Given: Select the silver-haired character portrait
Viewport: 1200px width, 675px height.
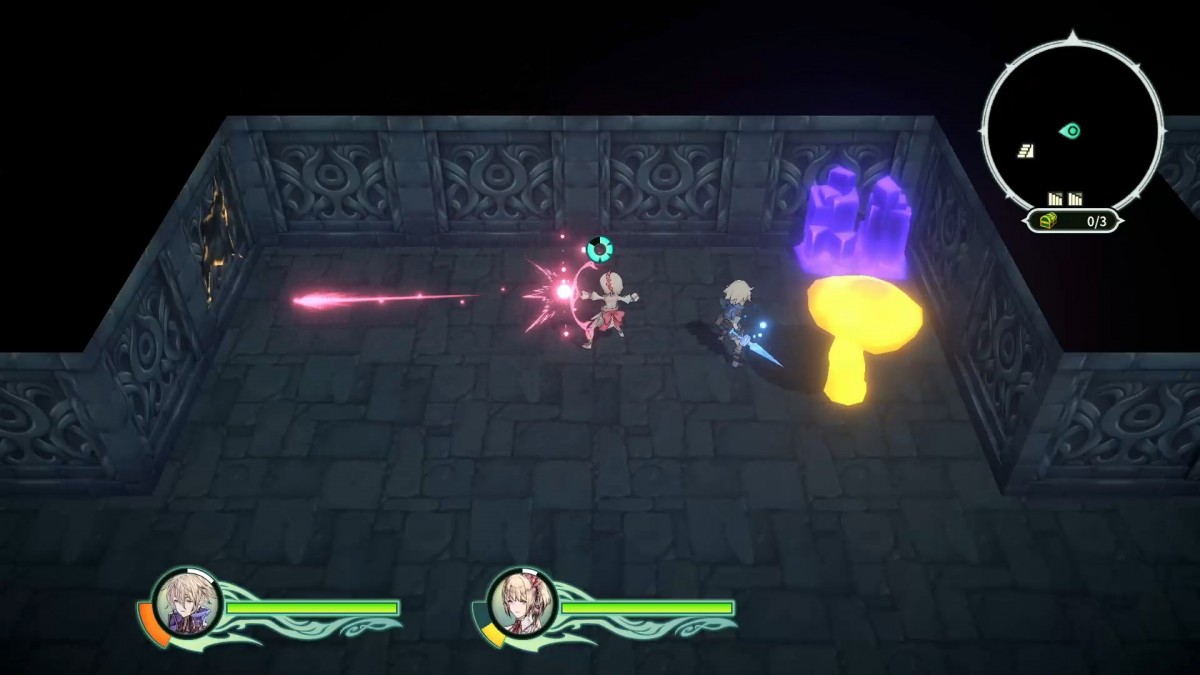Looking at the screenshot, I should point(186,604).
